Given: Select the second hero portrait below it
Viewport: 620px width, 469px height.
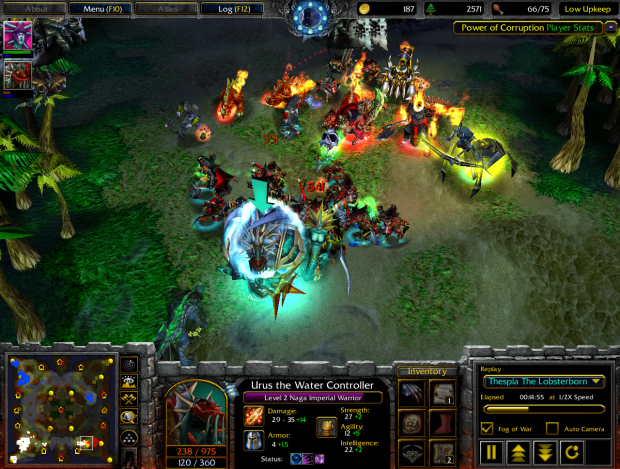Looking at the screenshot, I should (18, 73).
